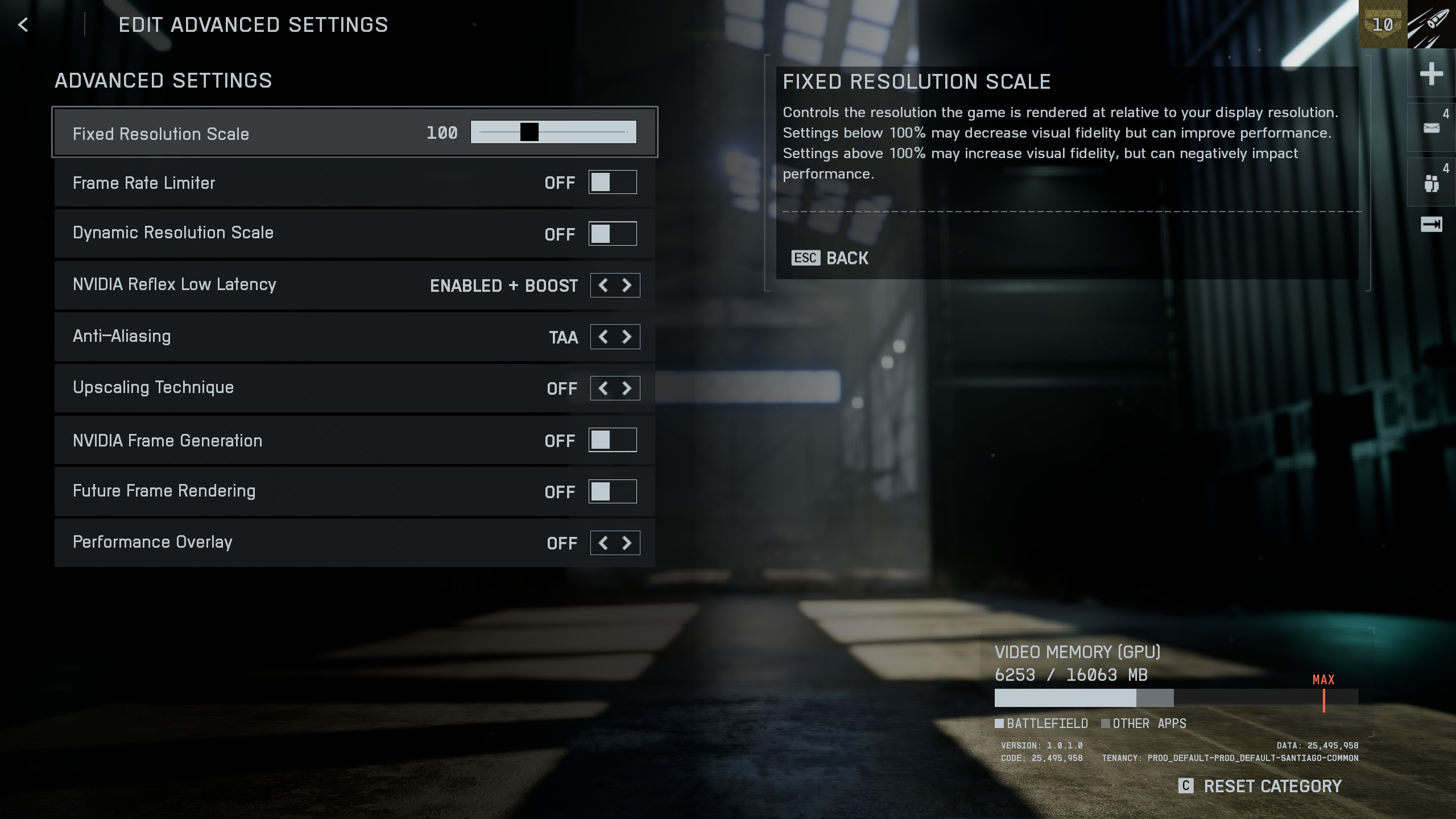Advance Performance Overlay to next option
This screenshot has width=1456, height=819.
coord(627,543)
